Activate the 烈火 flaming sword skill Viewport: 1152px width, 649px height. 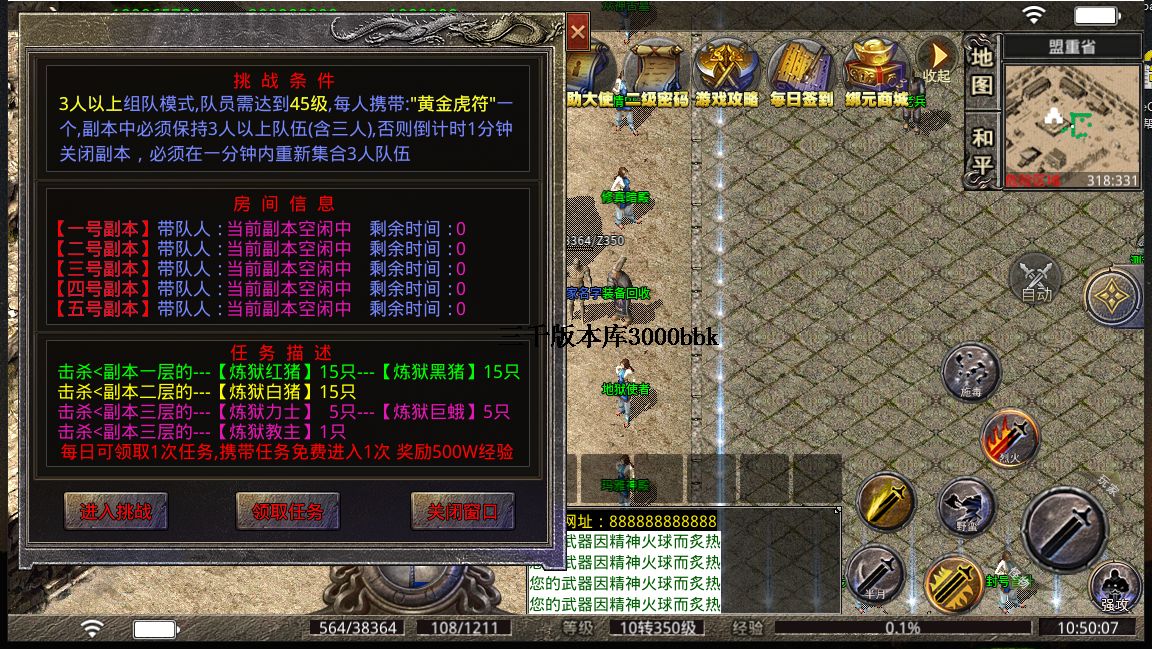click(1009, 438)
